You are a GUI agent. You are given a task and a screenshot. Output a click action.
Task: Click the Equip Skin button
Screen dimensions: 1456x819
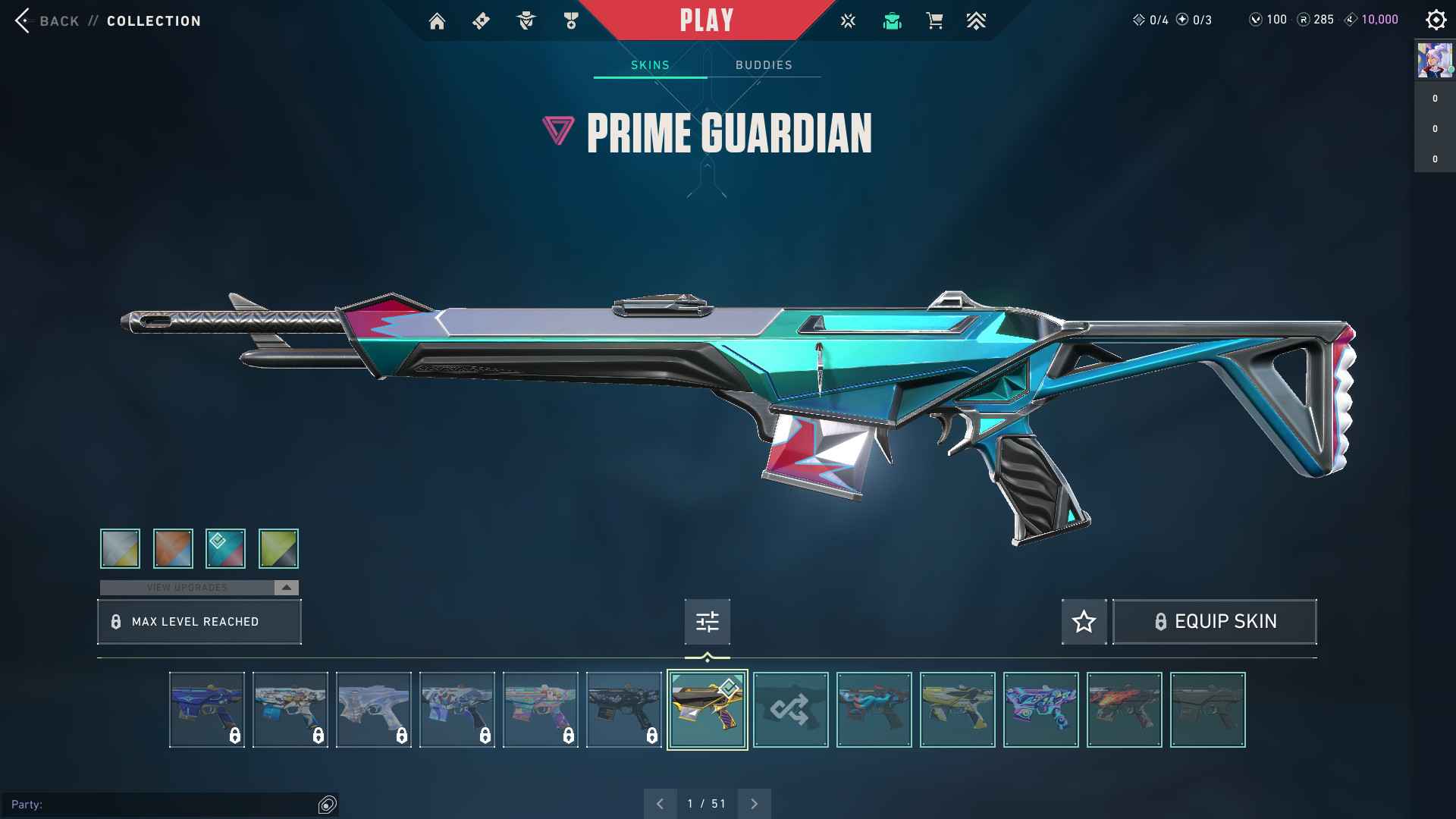click(1214, 622)
